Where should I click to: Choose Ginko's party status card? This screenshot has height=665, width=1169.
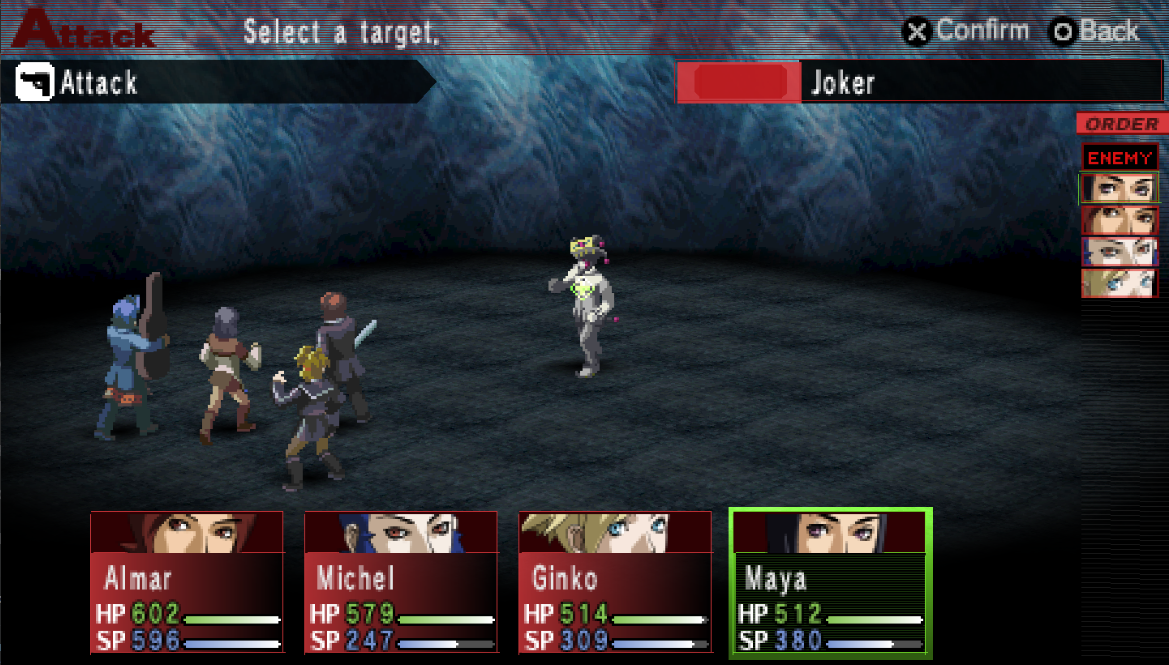pos(615,583)
